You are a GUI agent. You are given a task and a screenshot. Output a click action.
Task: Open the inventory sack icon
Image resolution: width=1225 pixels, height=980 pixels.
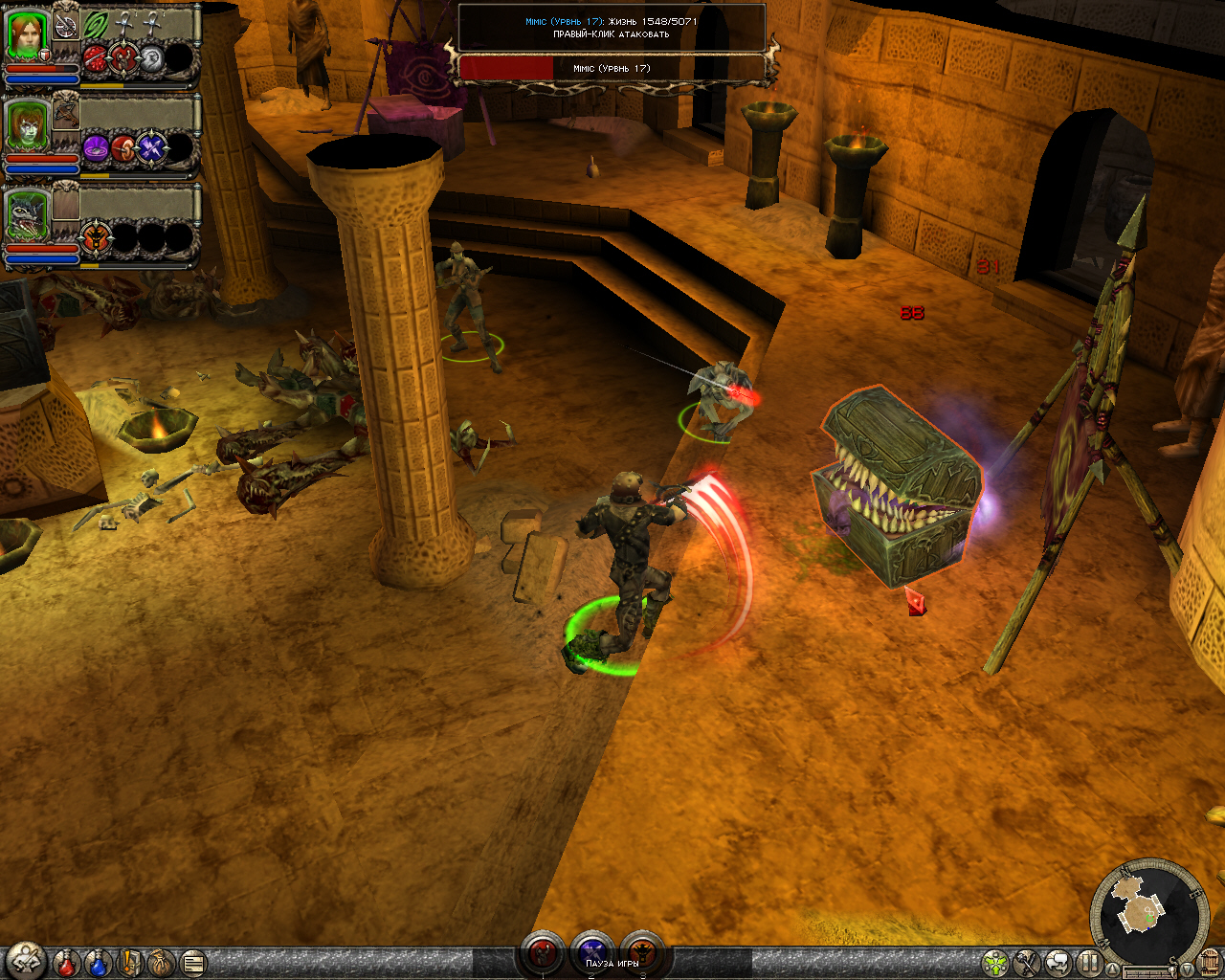[x=161, y=963]
